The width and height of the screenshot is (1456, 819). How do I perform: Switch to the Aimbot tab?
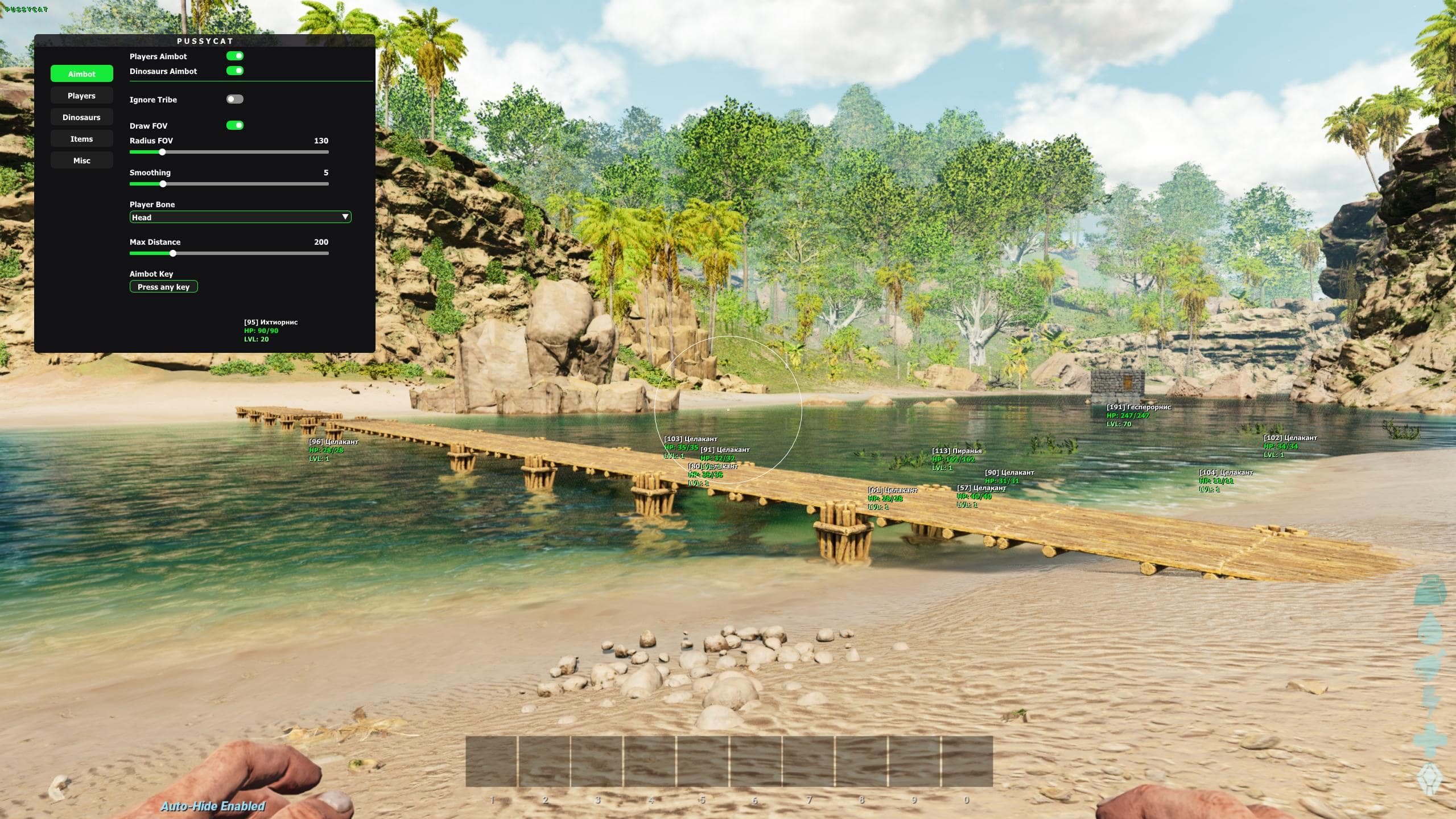pyautogui.click(x=81, y=74)
